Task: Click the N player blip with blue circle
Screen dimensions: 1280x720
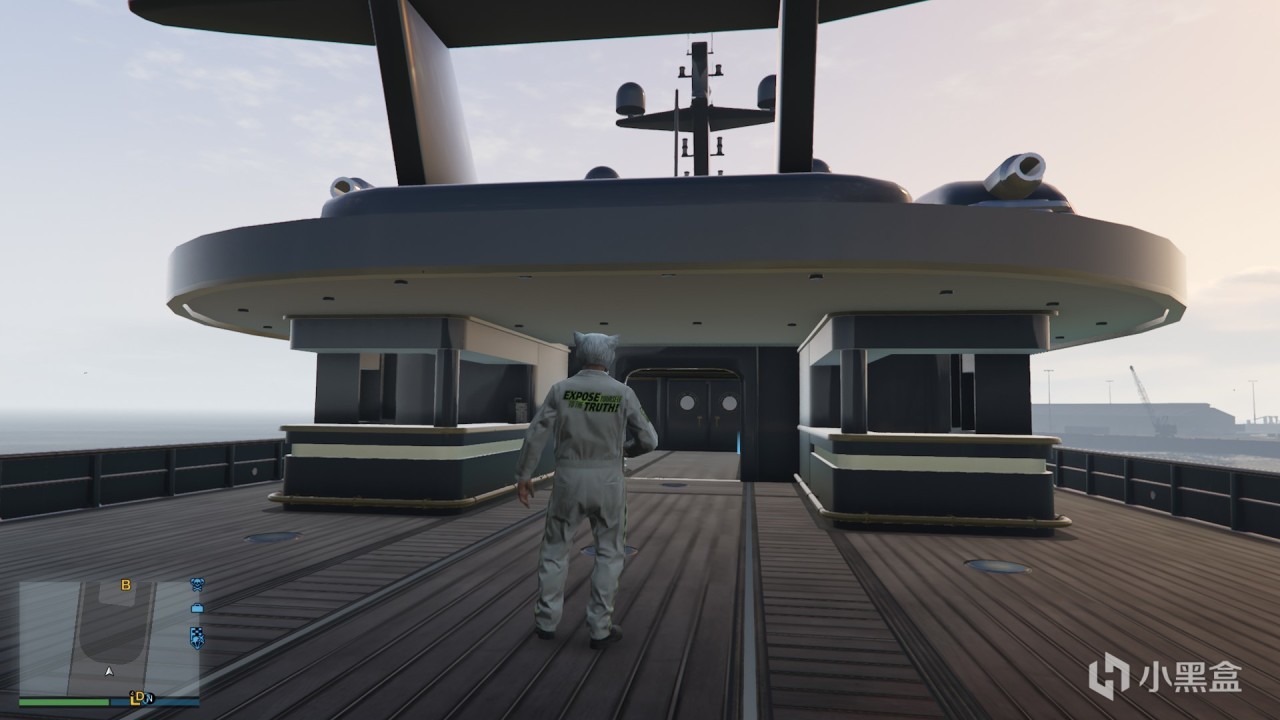Action: tap(150, 699)
